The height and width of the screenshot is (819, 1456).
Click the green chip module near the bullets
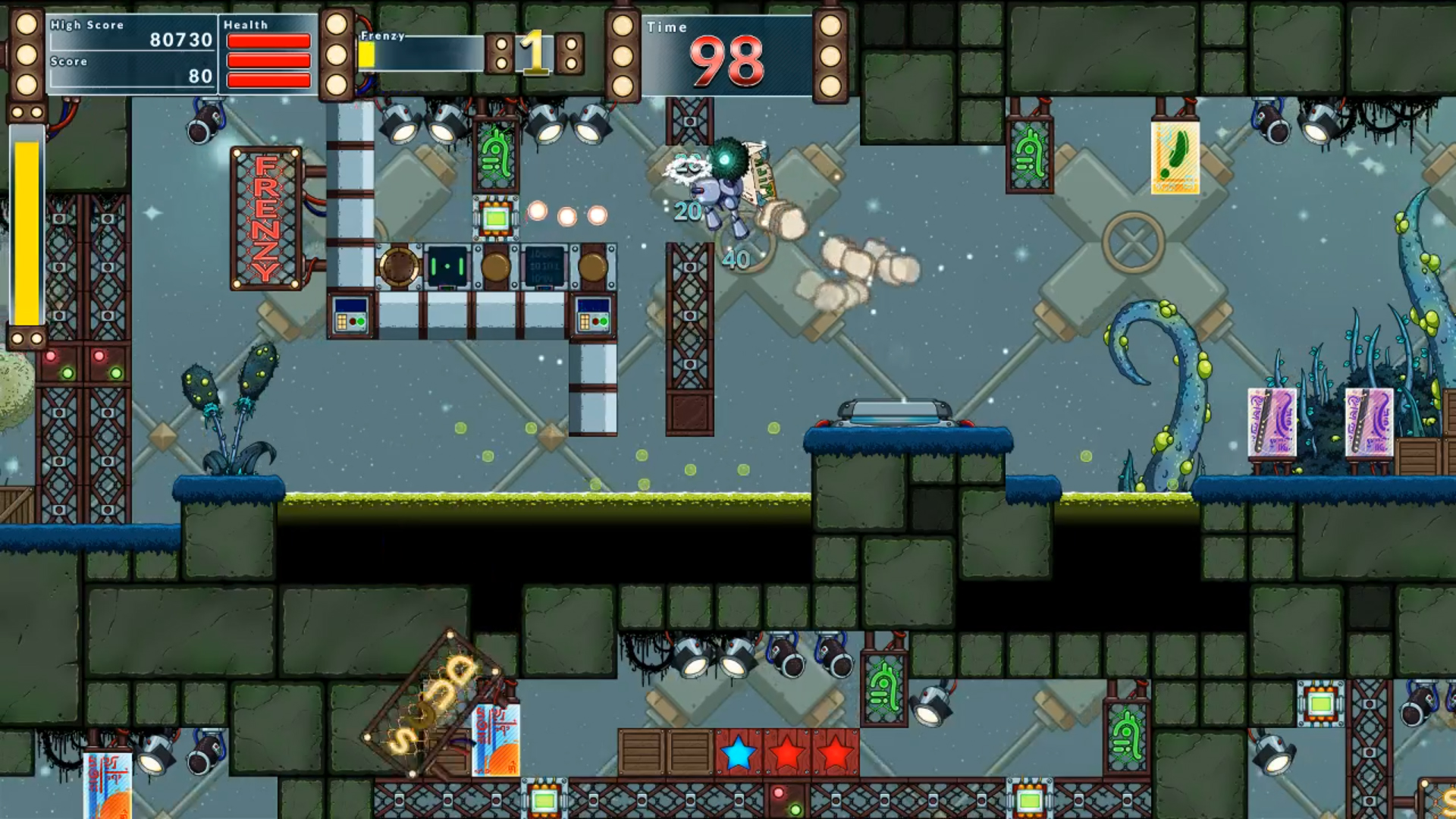497,220
